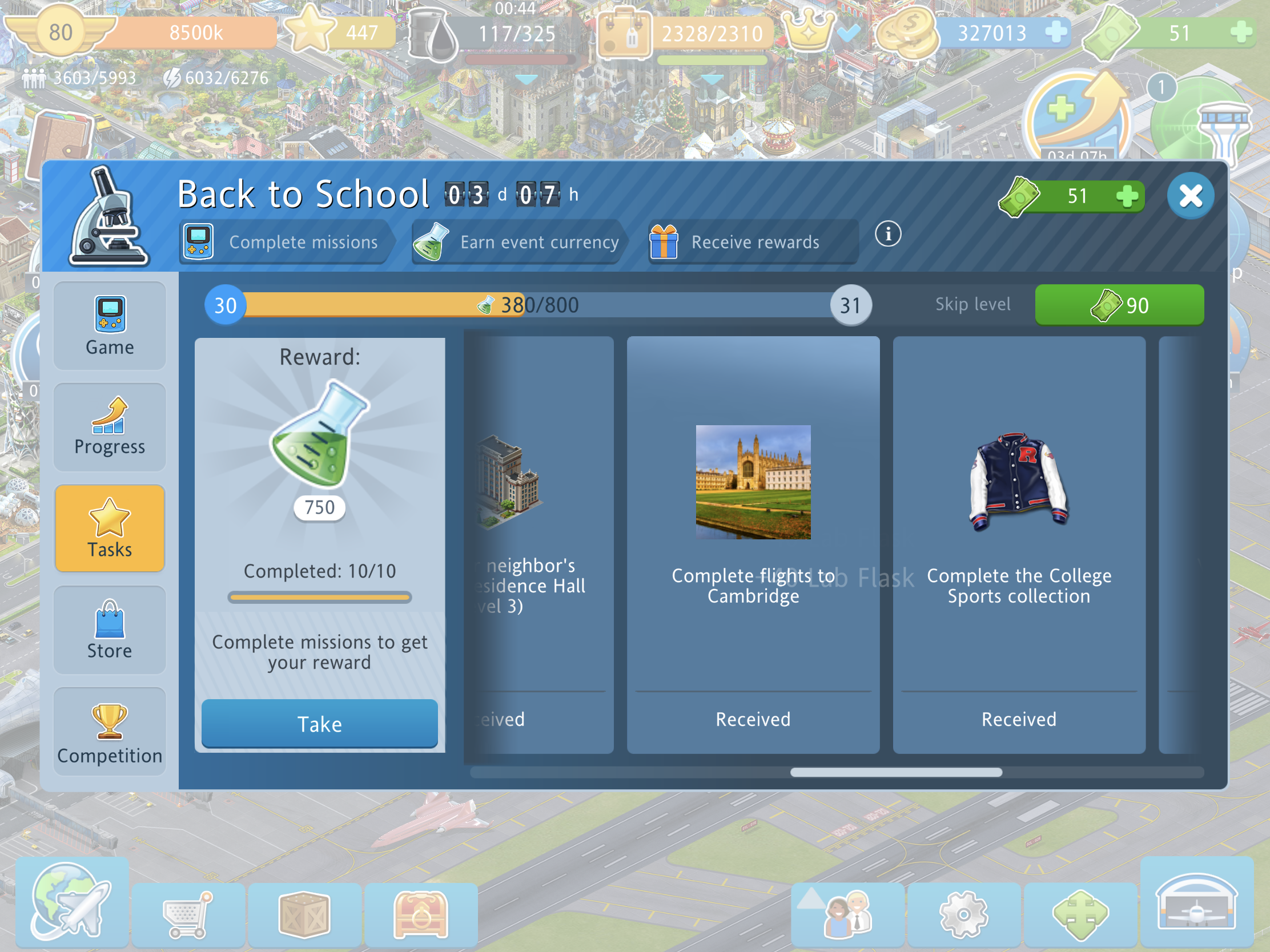Viewport: 1270px width, 952px height.
Task: Close the Back to School event window
Action: tap(1190, 196)
